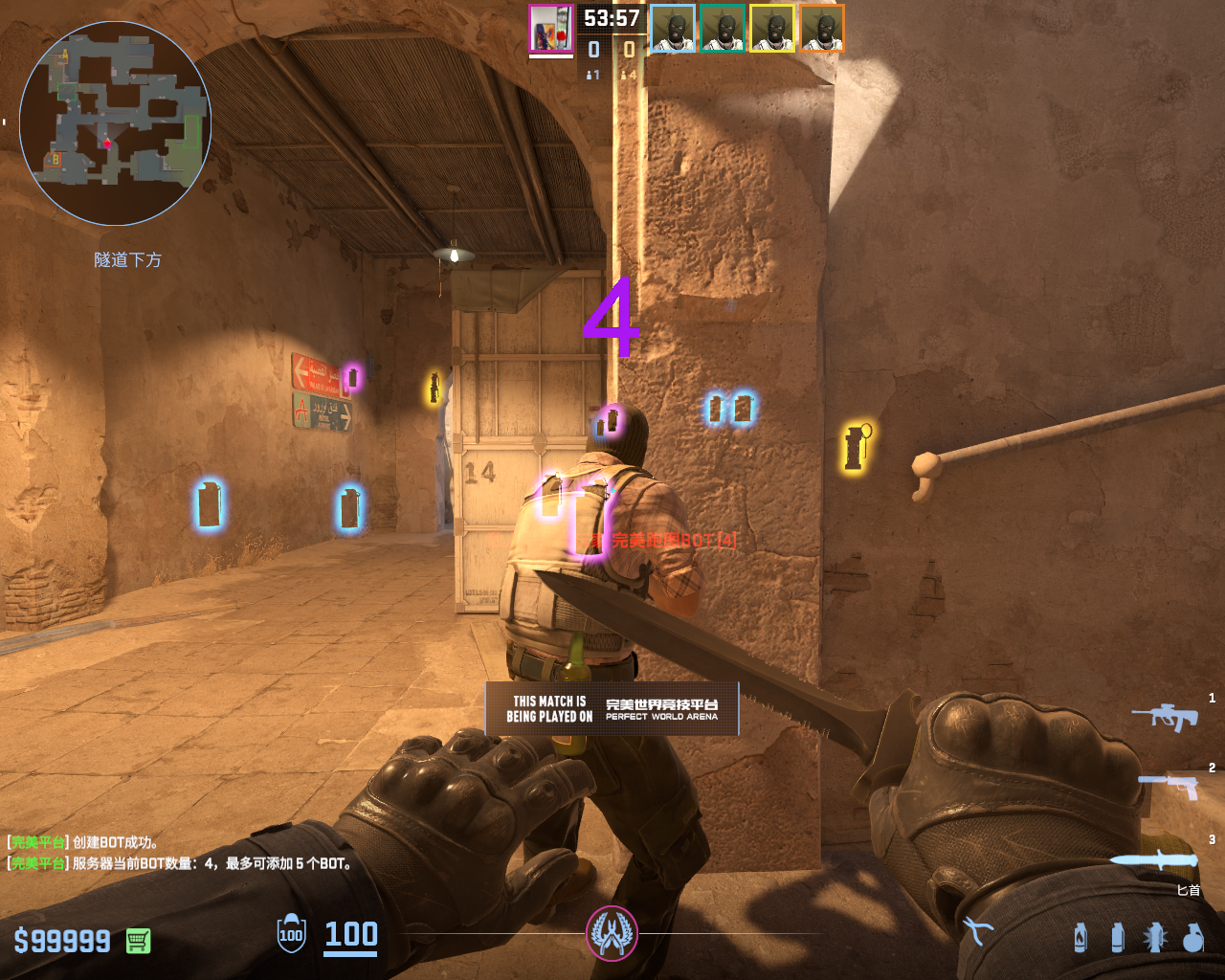The image size is (1225, 980).
Task: Pick the HE grenade icon
Action: tap(1192, 938)
